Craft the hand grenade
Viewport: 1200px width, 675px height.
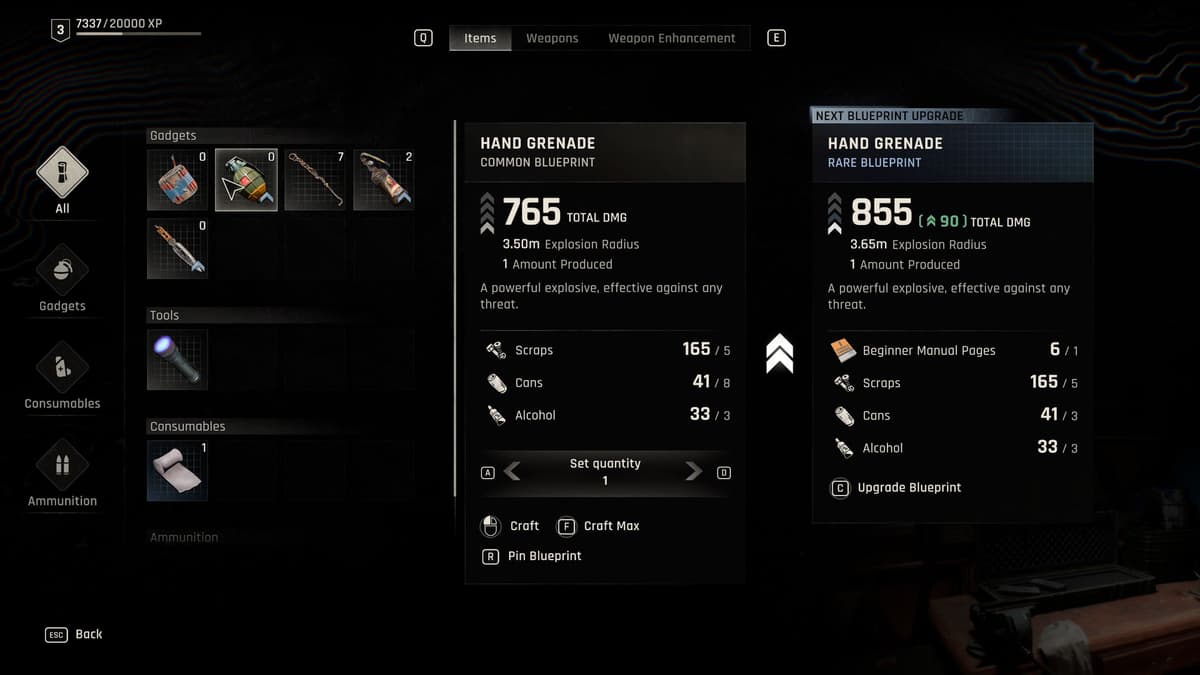[511, 526]
